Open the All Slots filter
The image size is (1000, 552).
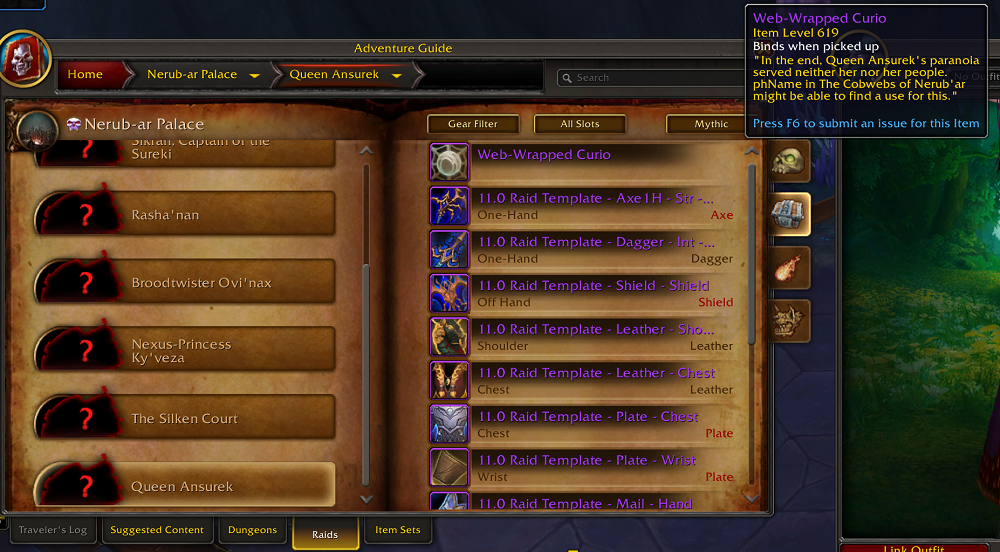[x=580, y=124]
